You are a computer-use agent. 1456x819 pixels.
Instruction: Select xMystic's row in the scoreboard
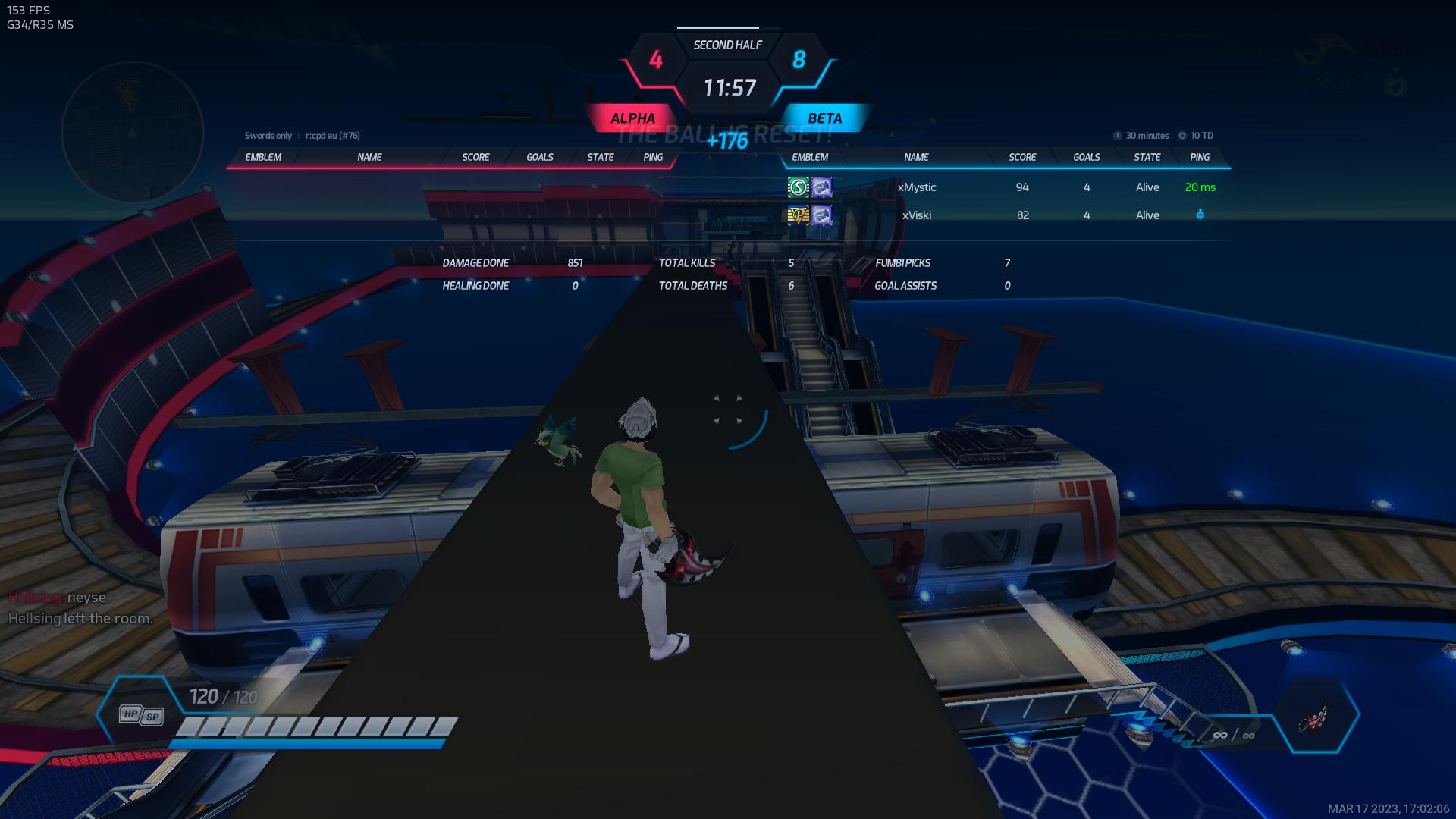click(x=916, y=187)
